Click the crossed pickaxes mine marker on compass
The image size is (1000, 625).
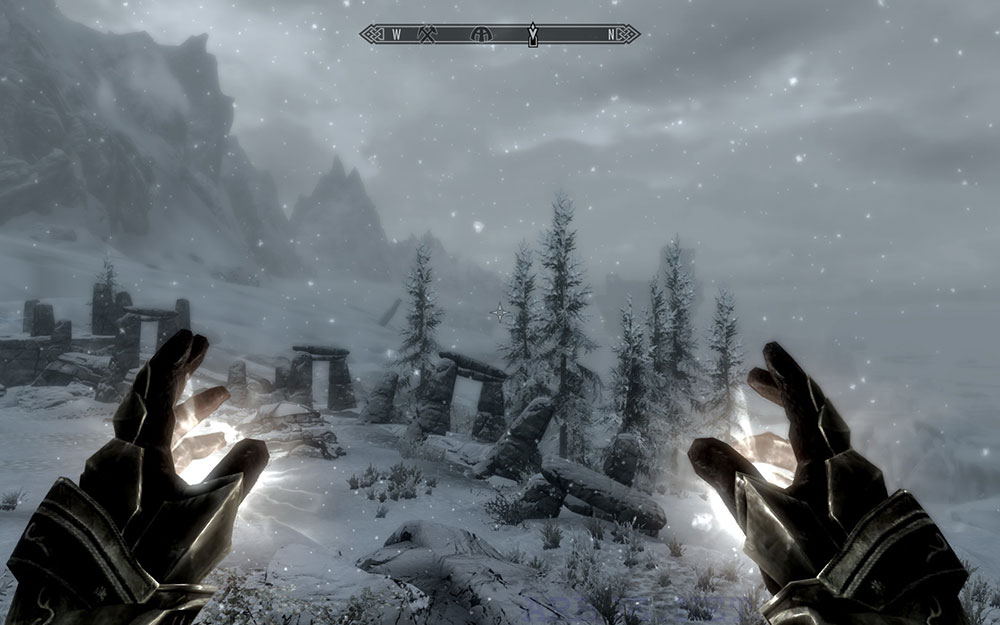coord(426,34)
